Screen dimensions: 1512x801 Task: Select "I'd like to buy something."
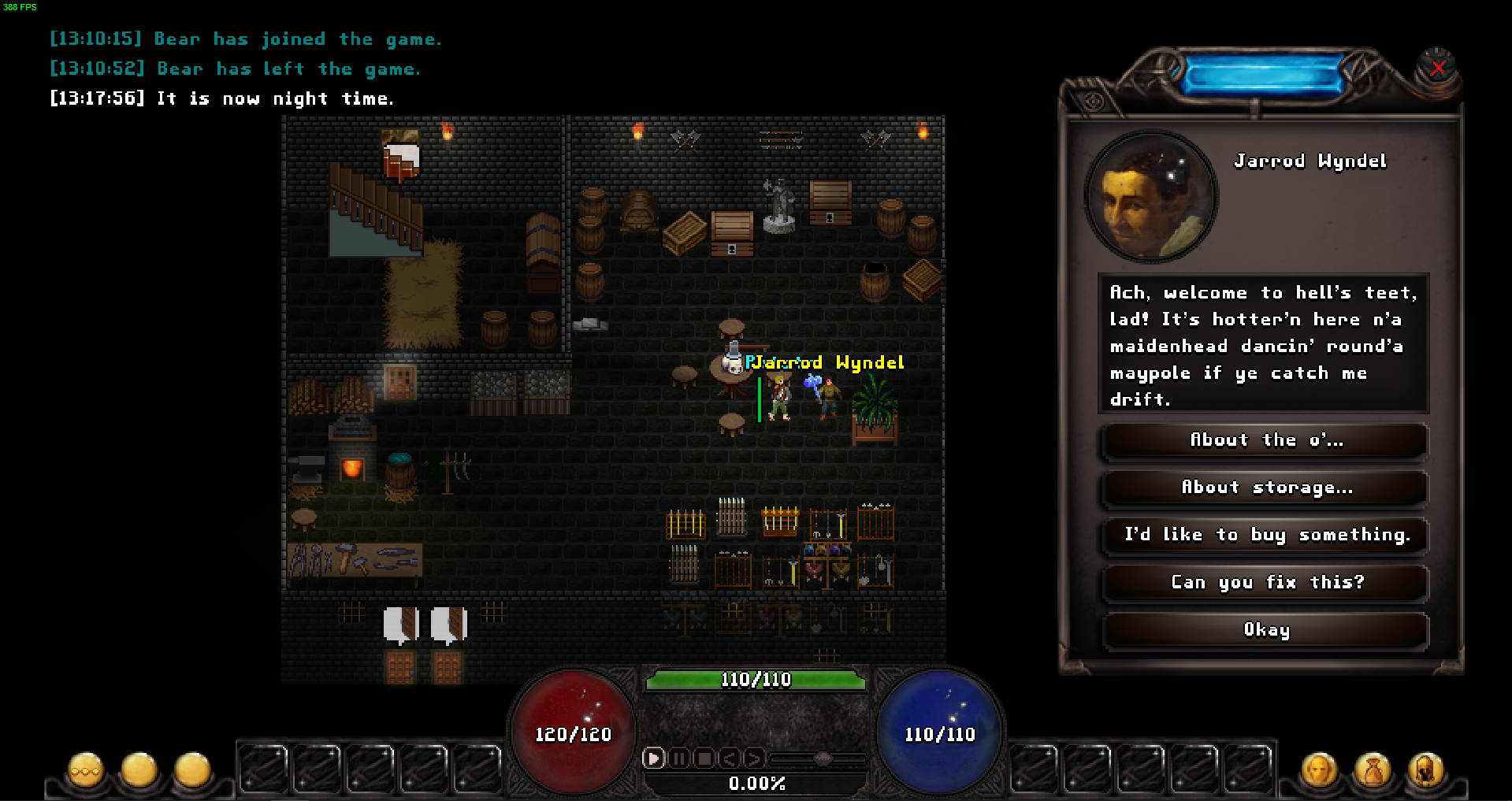click(x=1265, y=536)
